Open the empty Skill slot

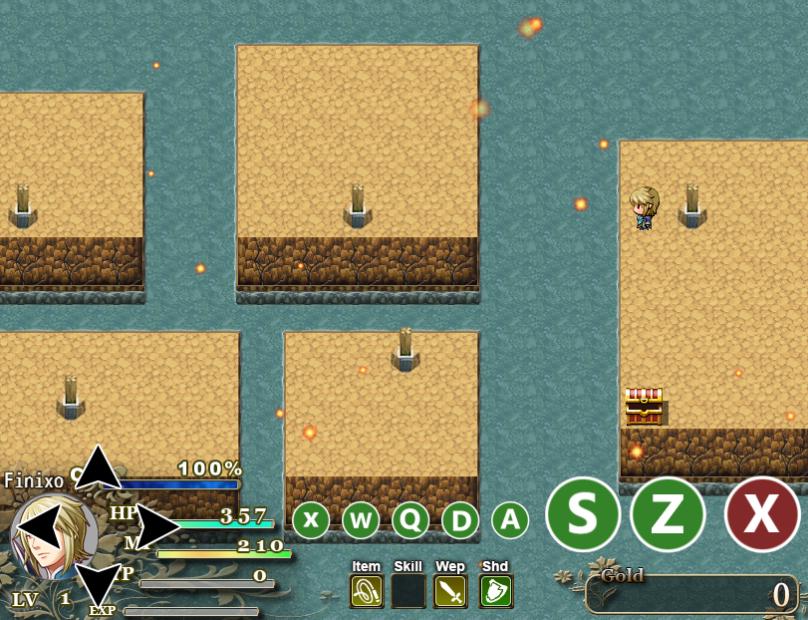pos(408,591)
